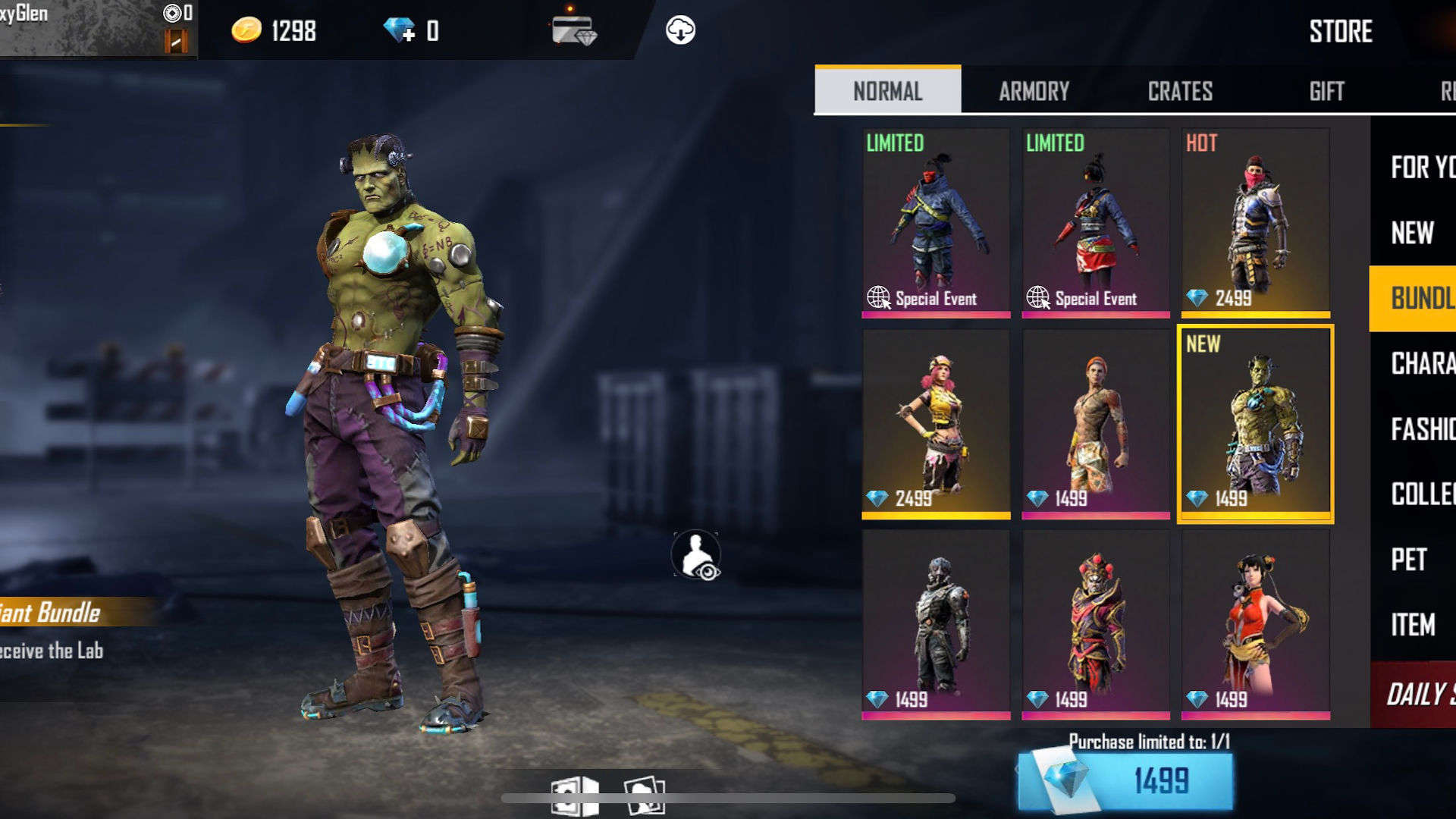
Task: Select the shirtless tattooed man bundle
Action: [x=1095, y=424]
